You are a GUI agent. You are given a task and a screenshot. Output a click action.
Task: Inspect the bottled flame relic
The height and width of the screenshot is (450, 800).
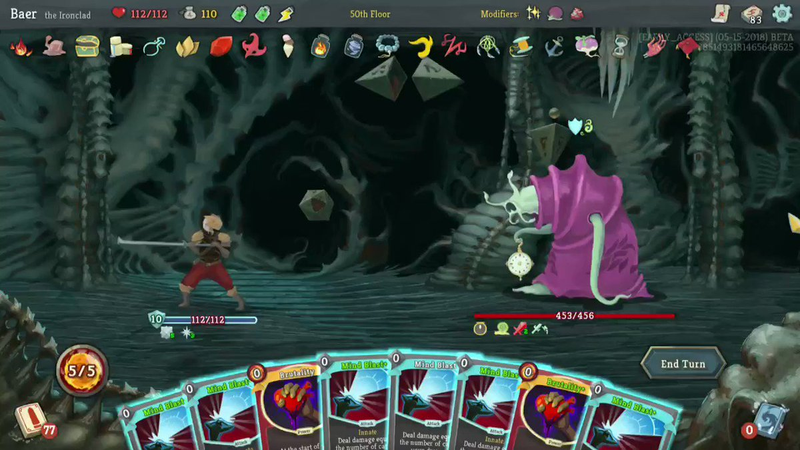(x=320, y=46)
